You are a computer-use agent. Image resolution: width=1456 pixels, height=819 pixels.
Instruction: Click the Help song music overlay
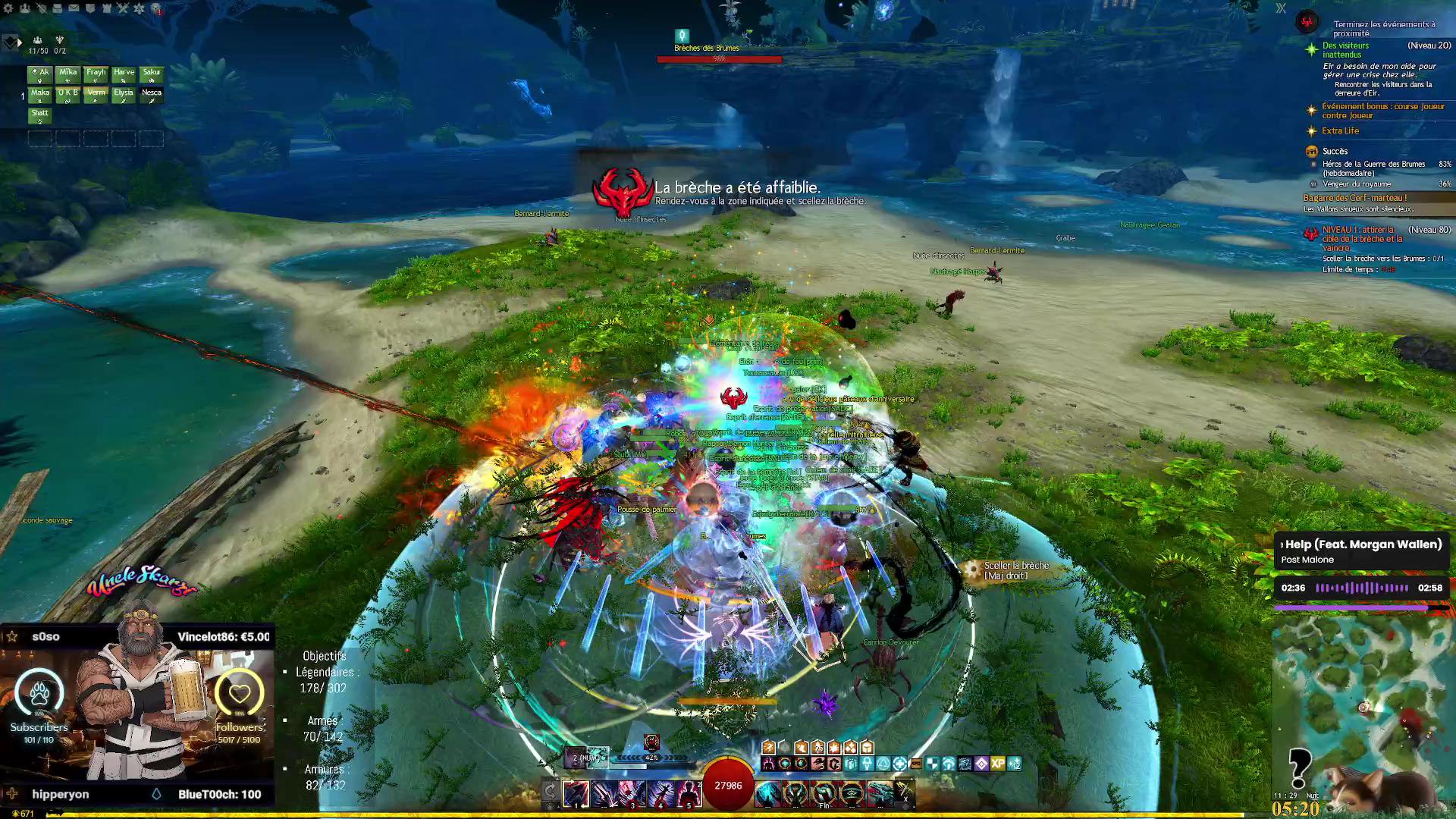pyautogui.click(x=1361, y=551)
